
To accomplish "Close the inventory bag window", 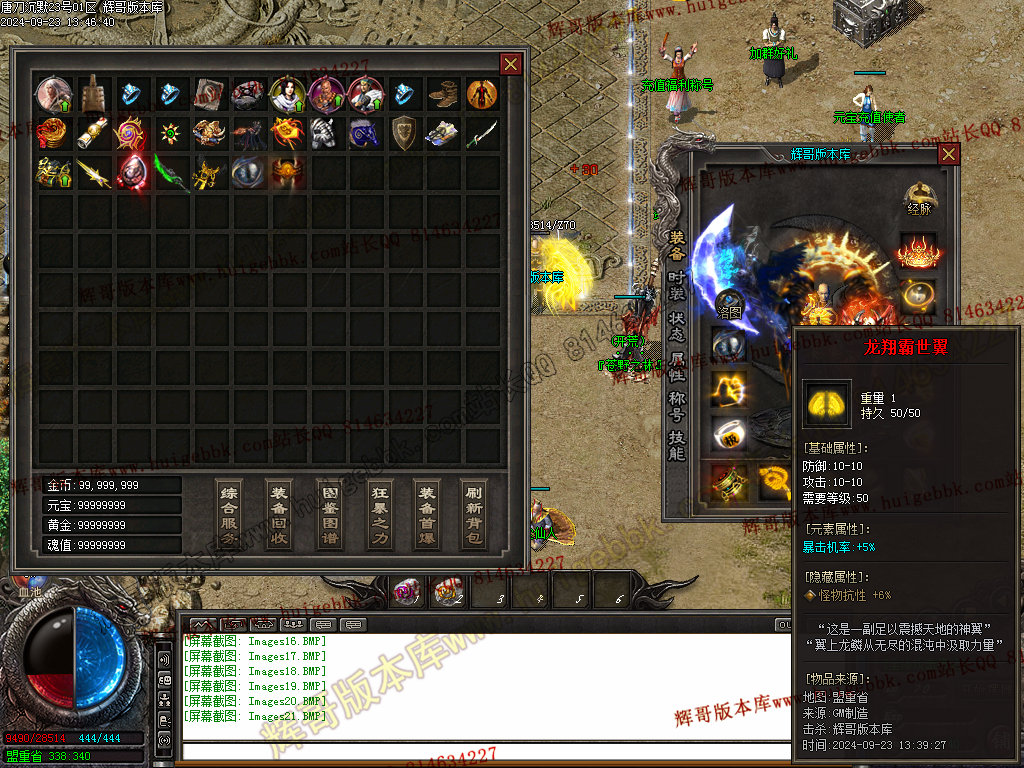I will pyautogui.click(x=510, y=65).
